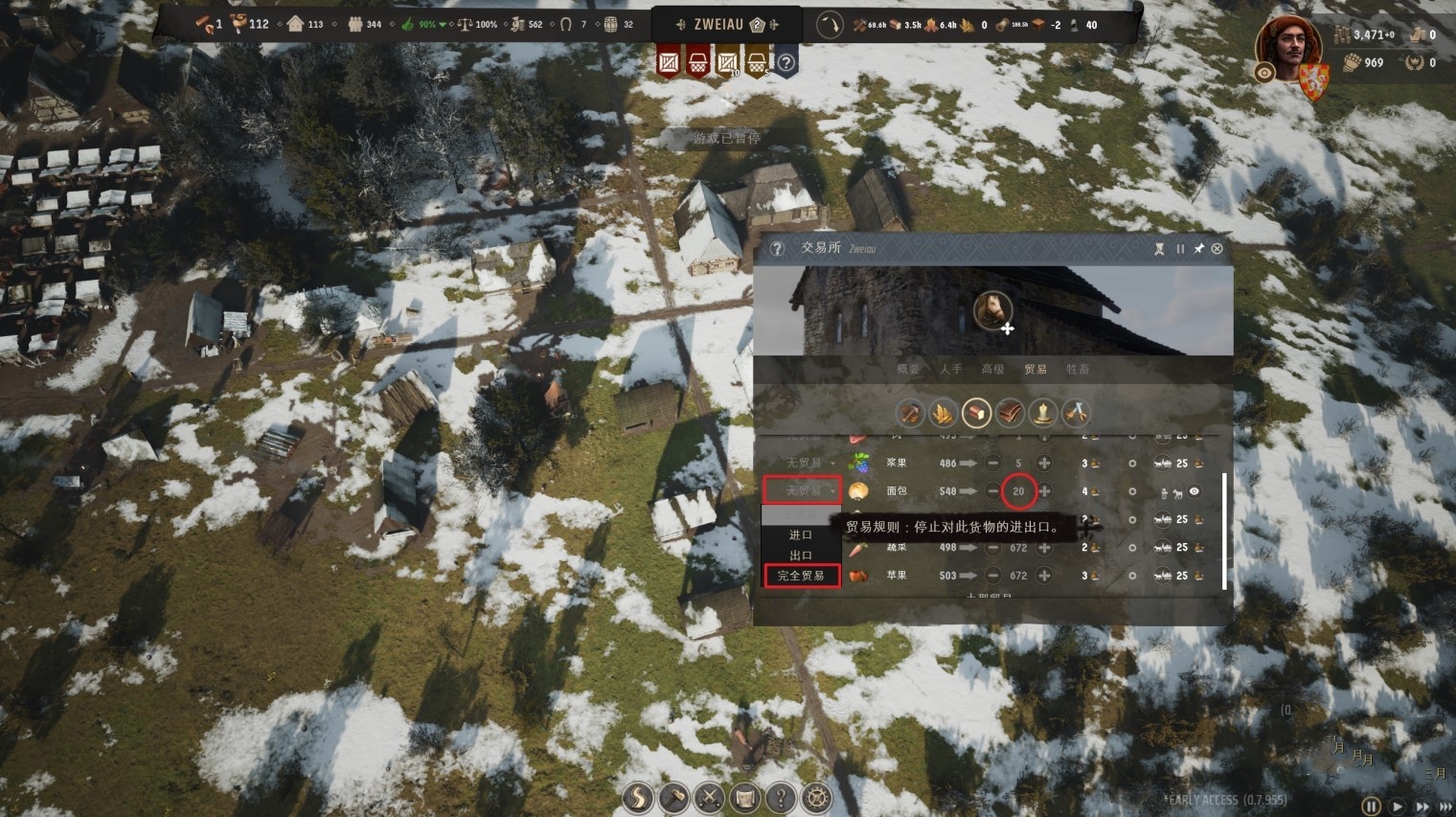Close the 交易所 trading post panel
Viewport: 1456px width, 817px height.
1217,249
